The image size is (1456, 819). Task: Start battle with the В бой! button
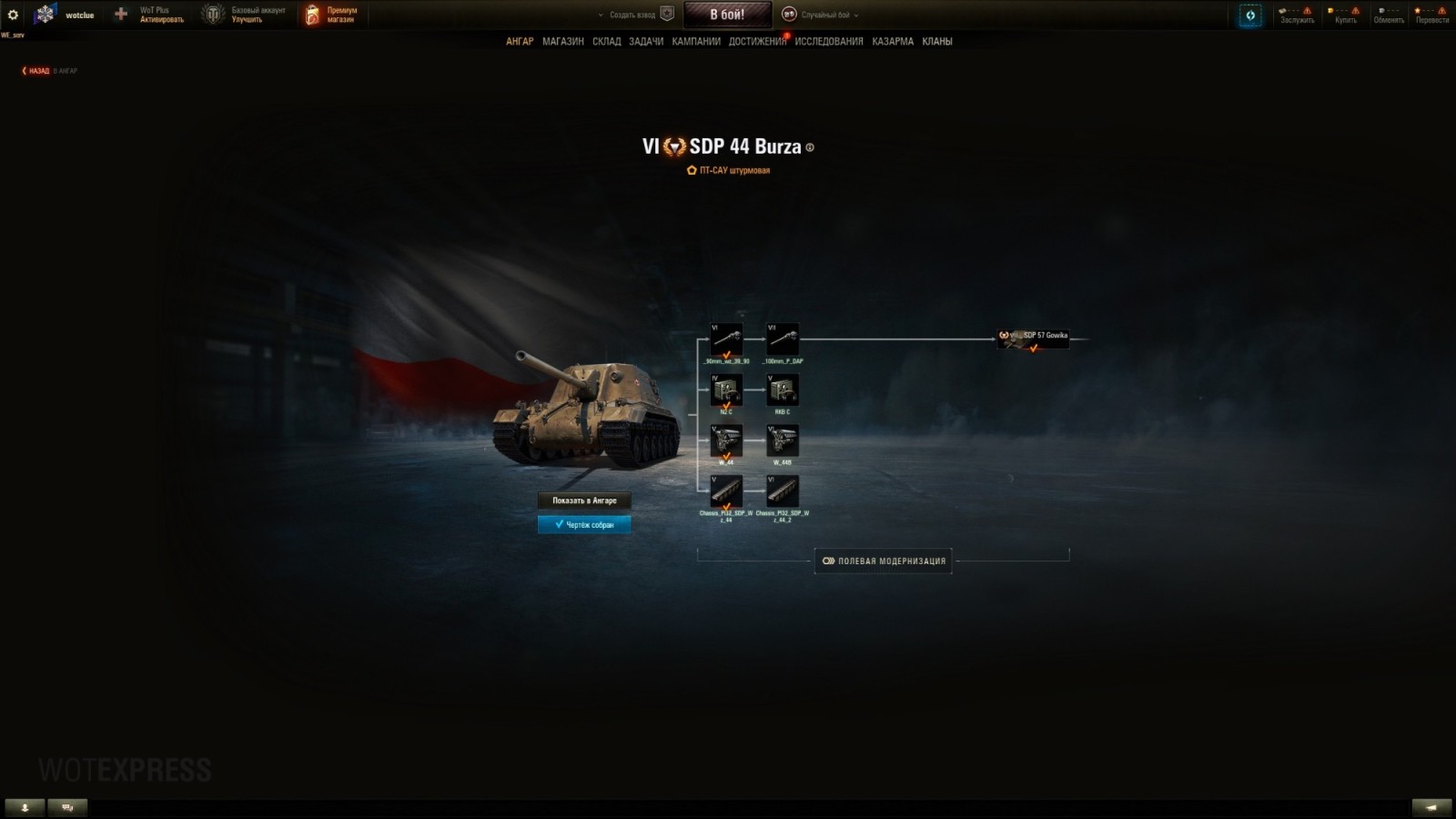pyautogui.click(x=727, y=15)
